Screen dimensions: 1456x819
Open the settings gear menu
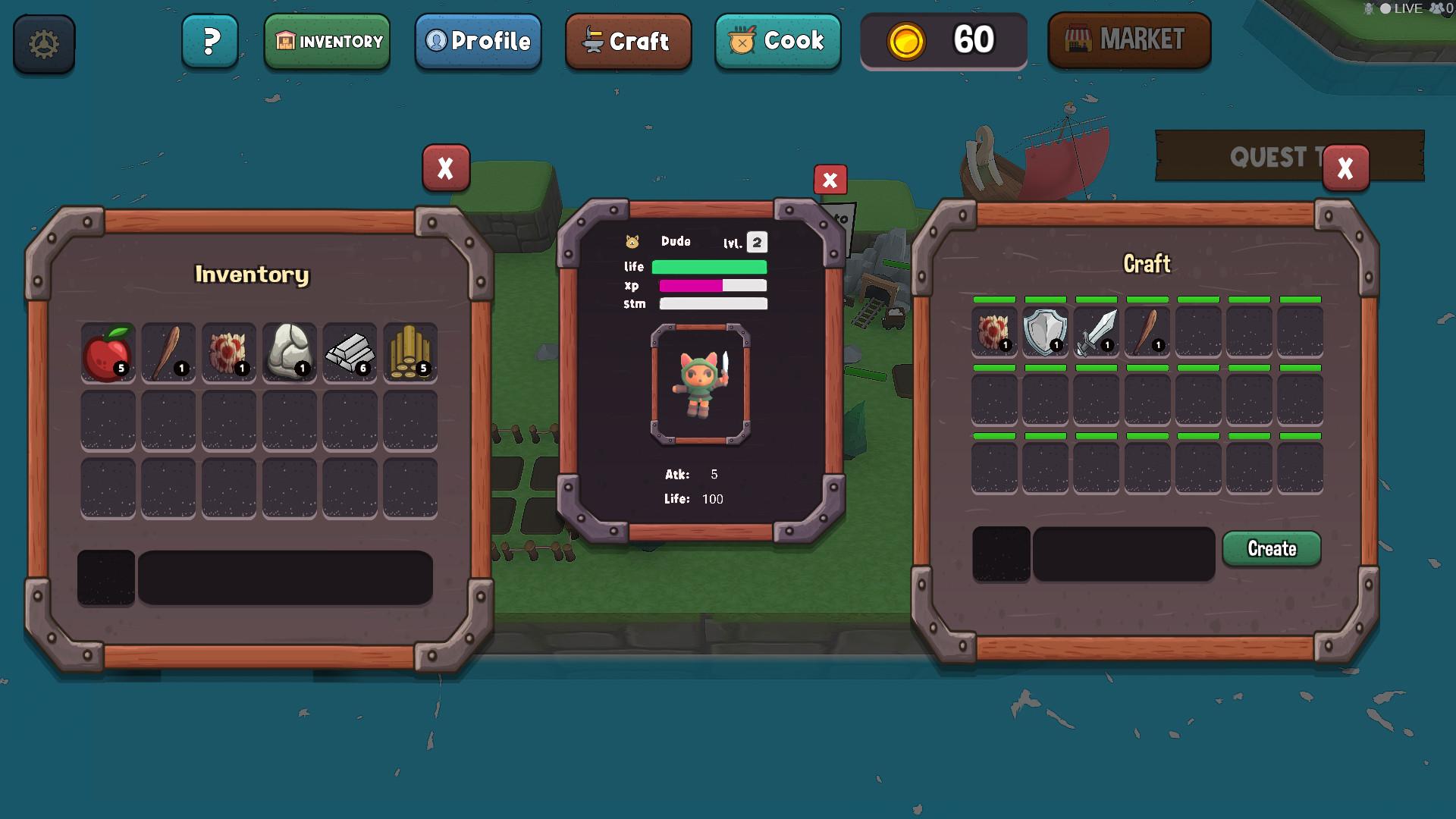[x=43, y=44]
